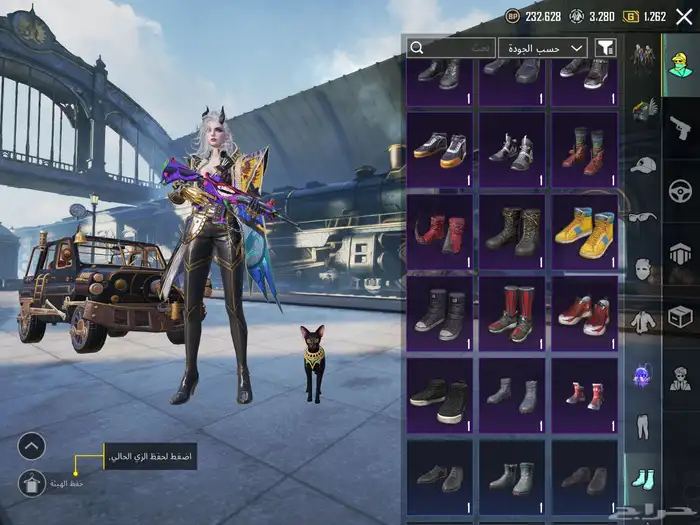700x525 pixels.
Task: Close the inventory screen
Action: 684,17
